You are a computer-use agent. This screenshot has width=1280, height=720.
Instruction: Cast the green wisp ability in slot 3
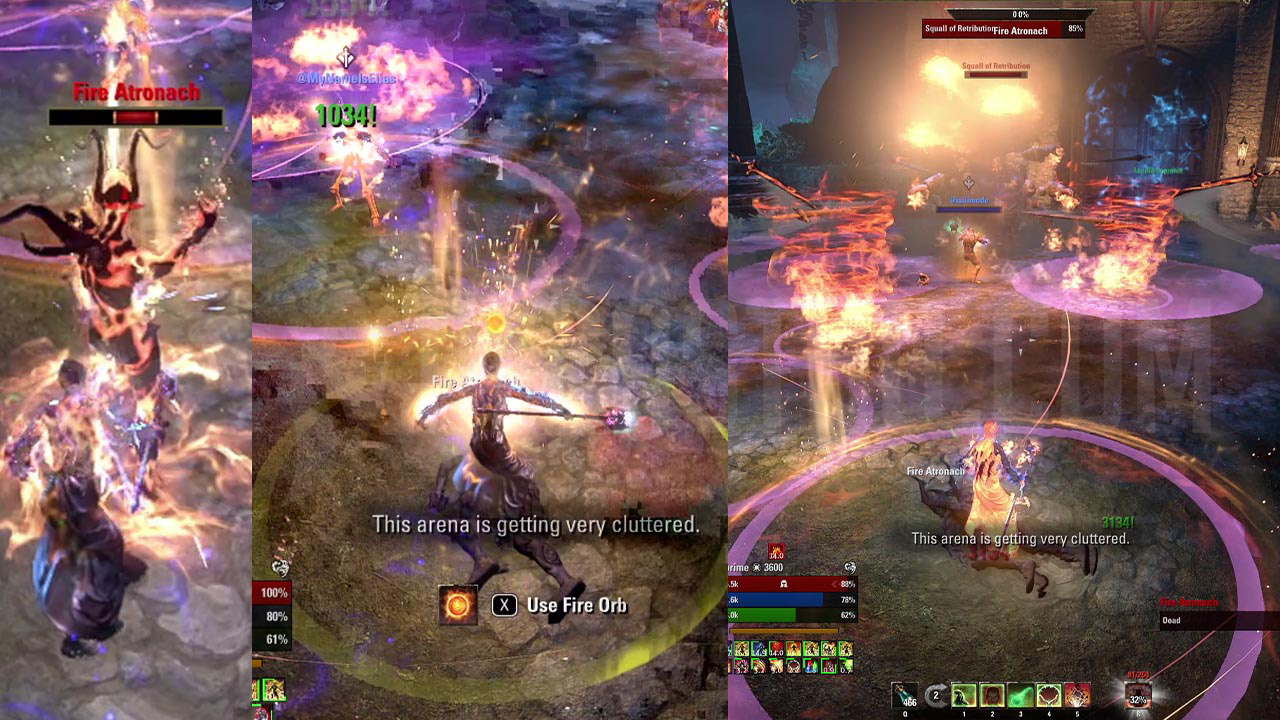point(1020,695)
